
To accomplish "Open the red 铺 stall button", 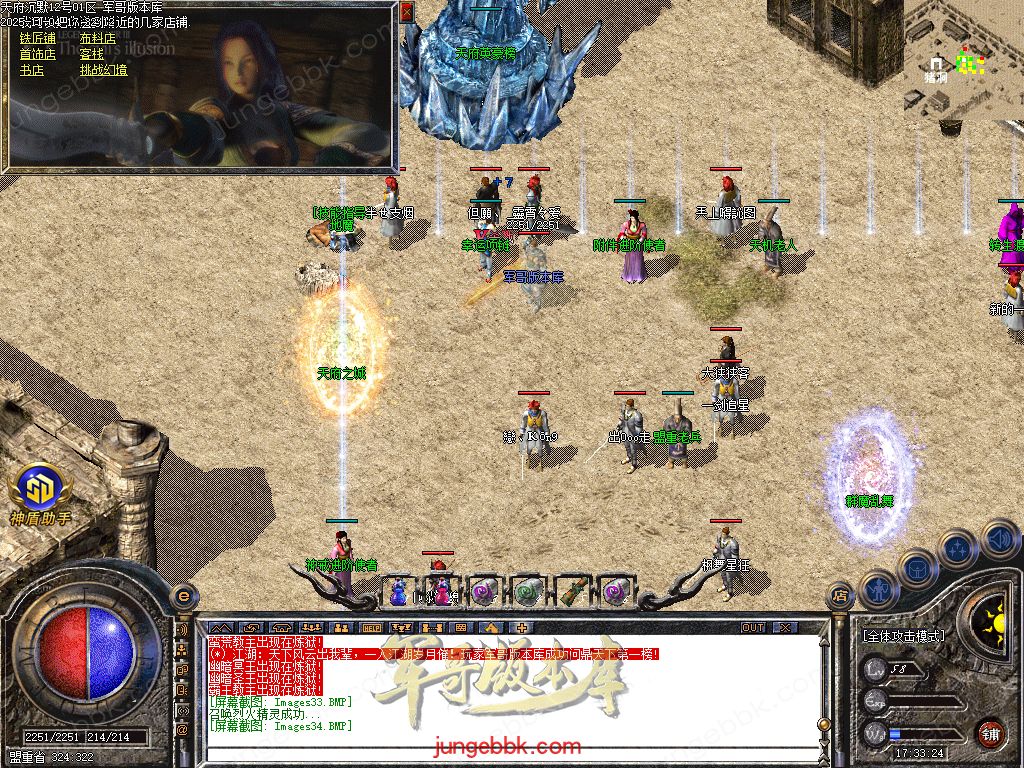I will [x=990, y=733].
